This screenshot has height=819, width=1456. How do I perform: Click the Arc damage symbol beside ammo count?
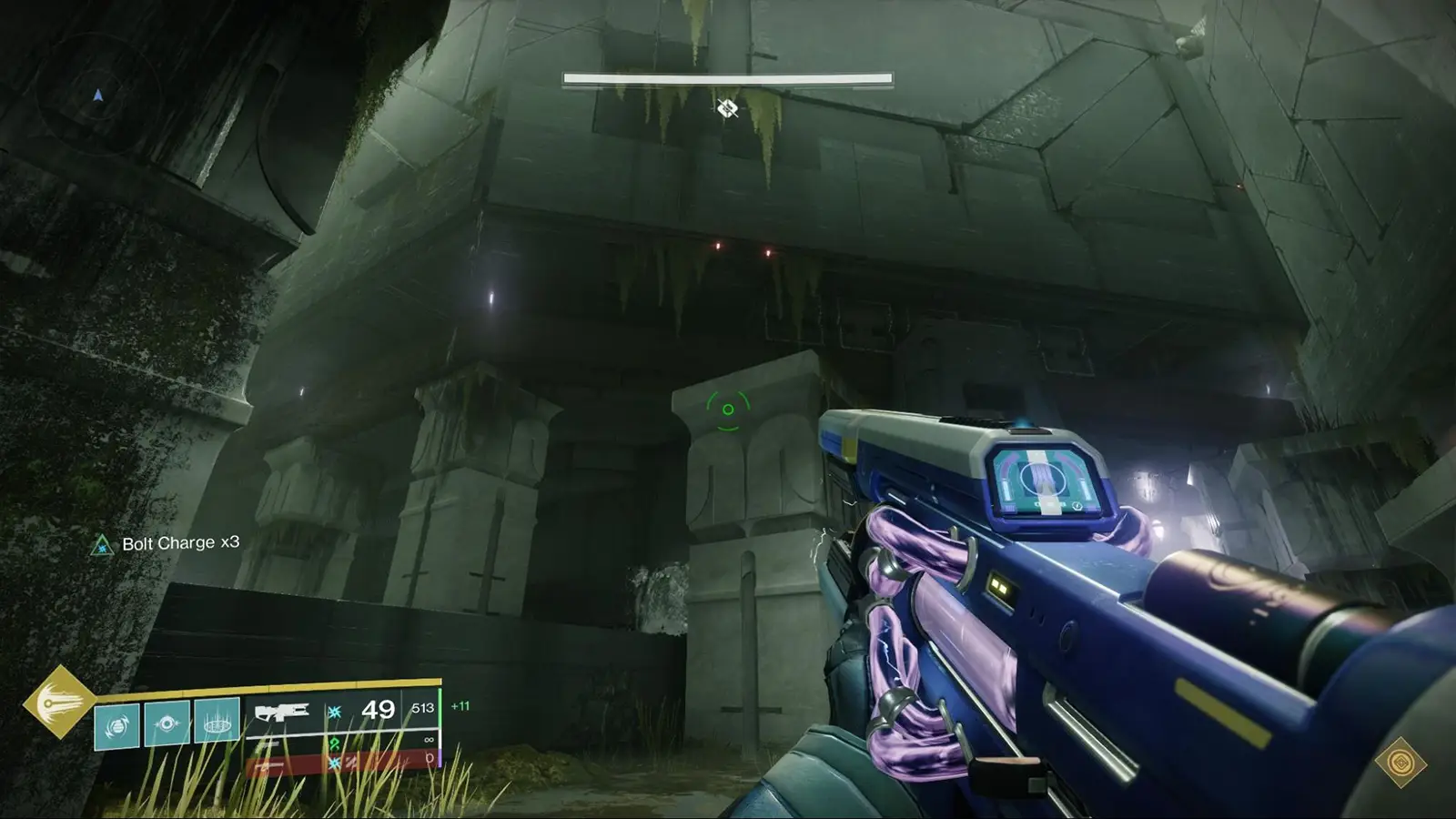coord(334,712)
